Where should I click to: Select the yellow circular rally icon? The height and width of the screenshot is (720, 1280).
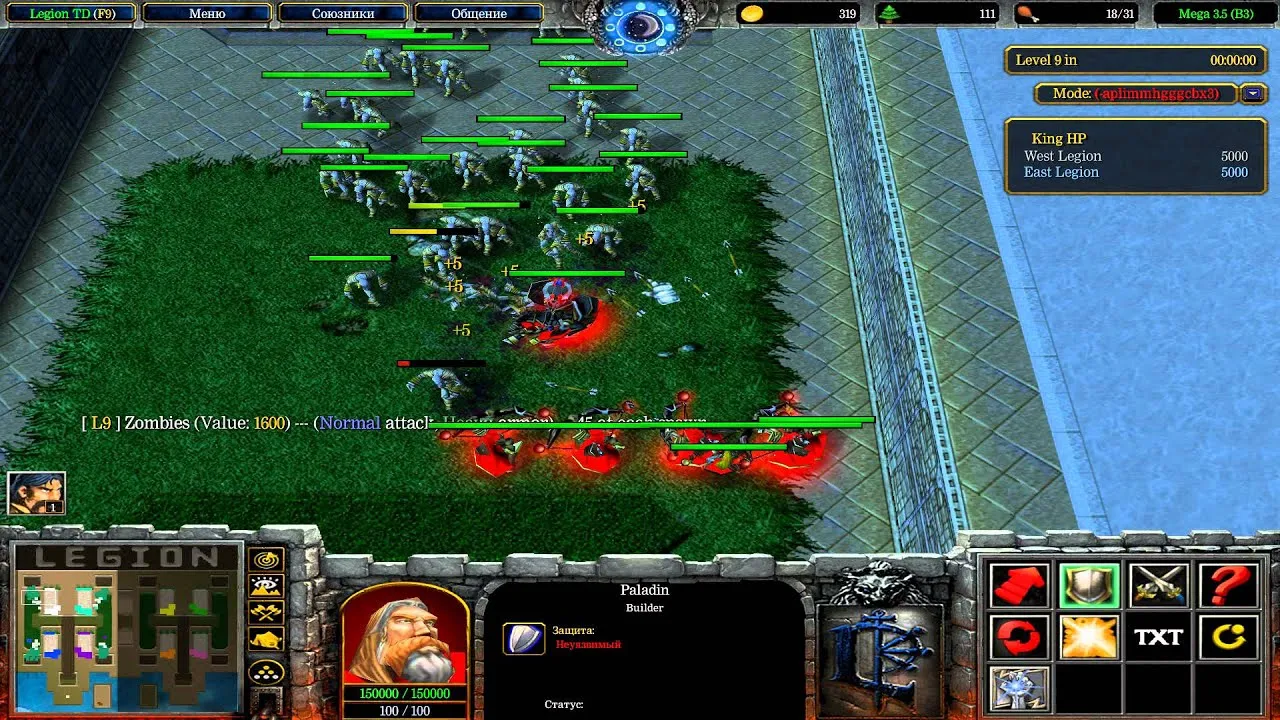1228,637
